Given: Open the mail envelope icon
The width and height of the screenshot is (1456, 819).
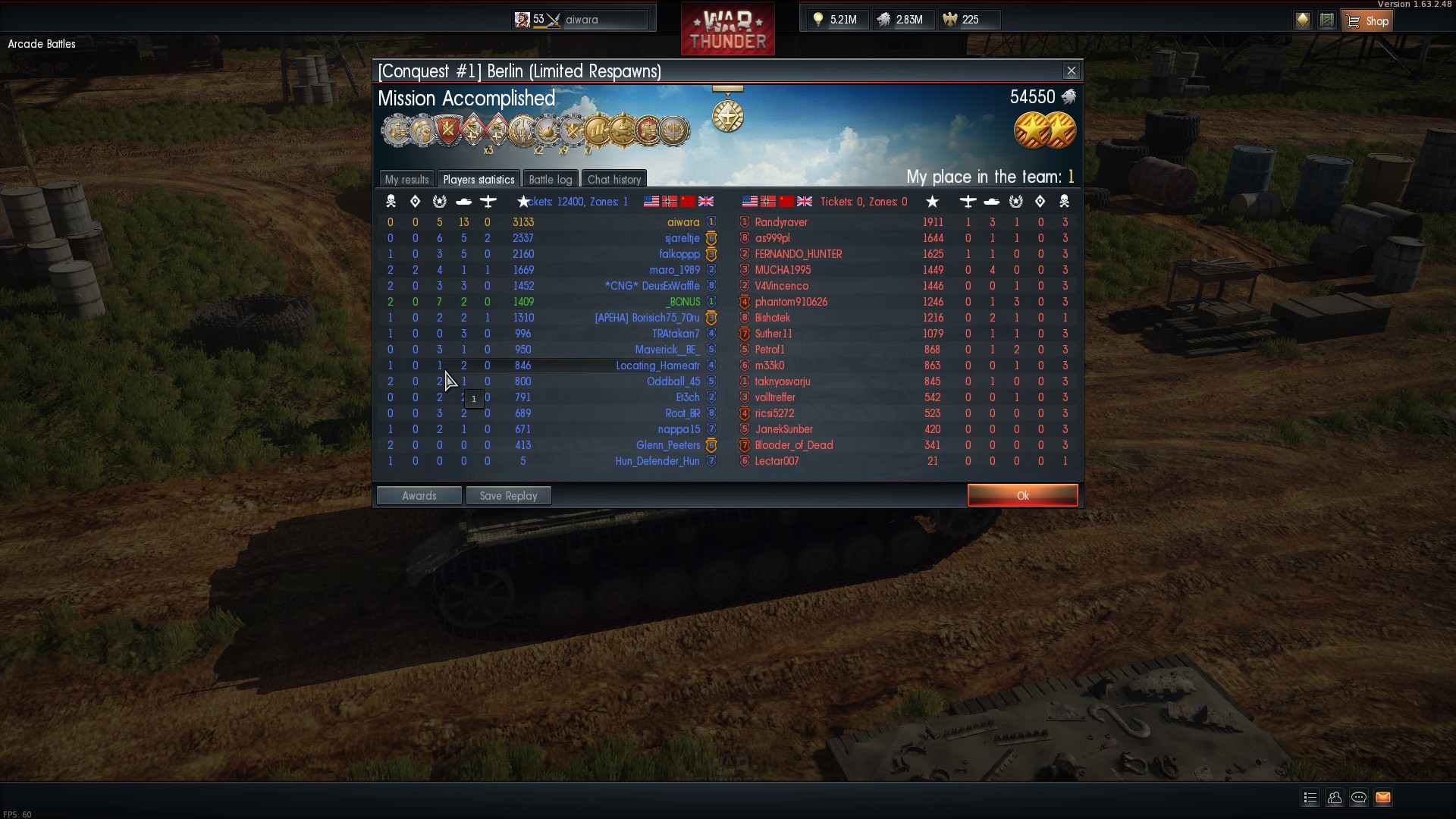Looking at the screenshot, I should click(1383, 797).
